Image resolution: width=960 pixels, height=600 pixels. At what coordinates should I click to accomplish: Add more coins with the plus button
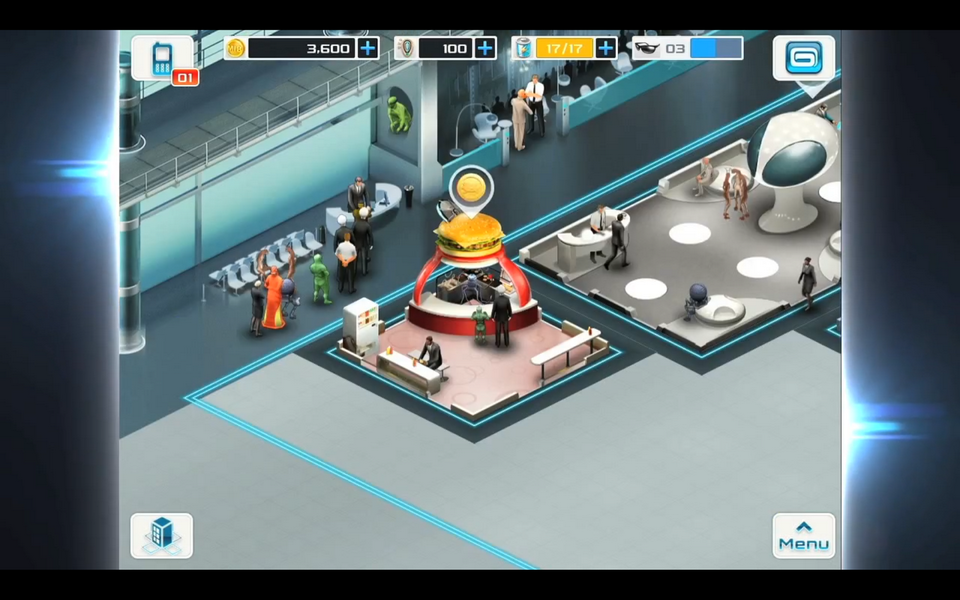(x=368, y=48)
